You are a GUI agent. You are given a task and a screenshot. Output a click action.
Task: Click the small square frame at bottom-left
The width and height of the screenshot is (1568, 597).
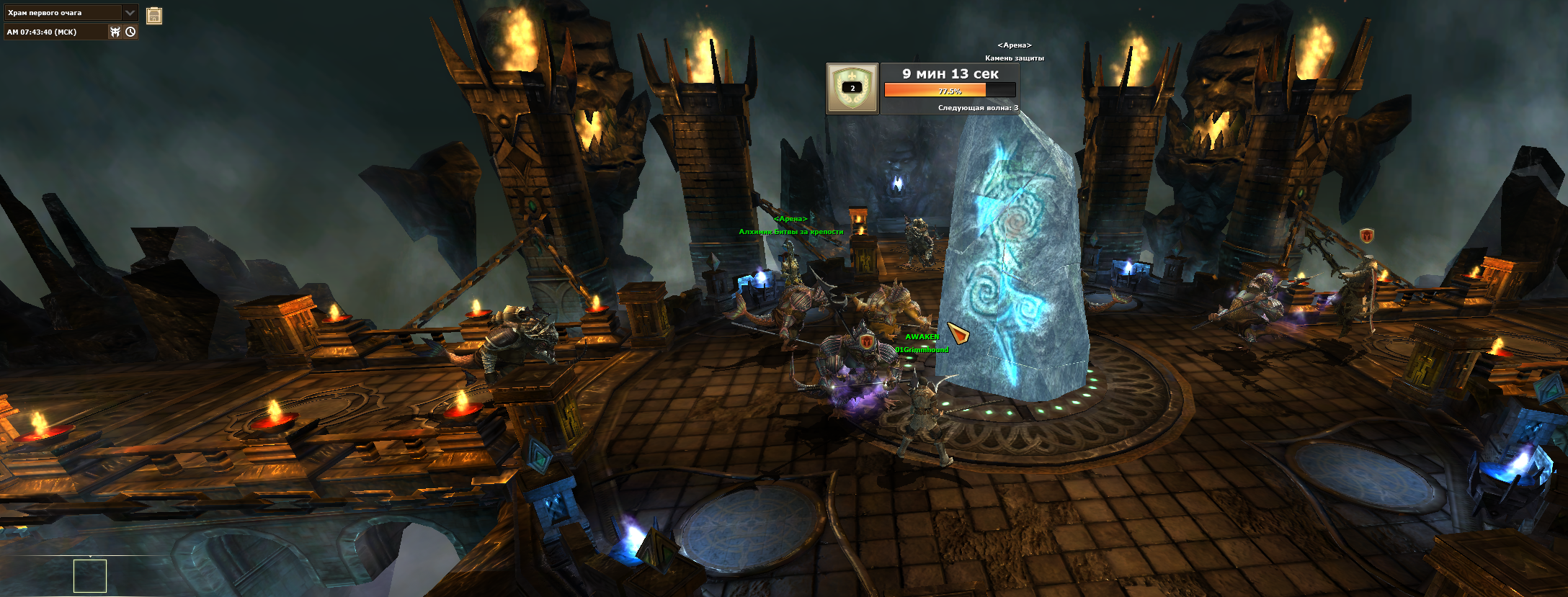90,576
